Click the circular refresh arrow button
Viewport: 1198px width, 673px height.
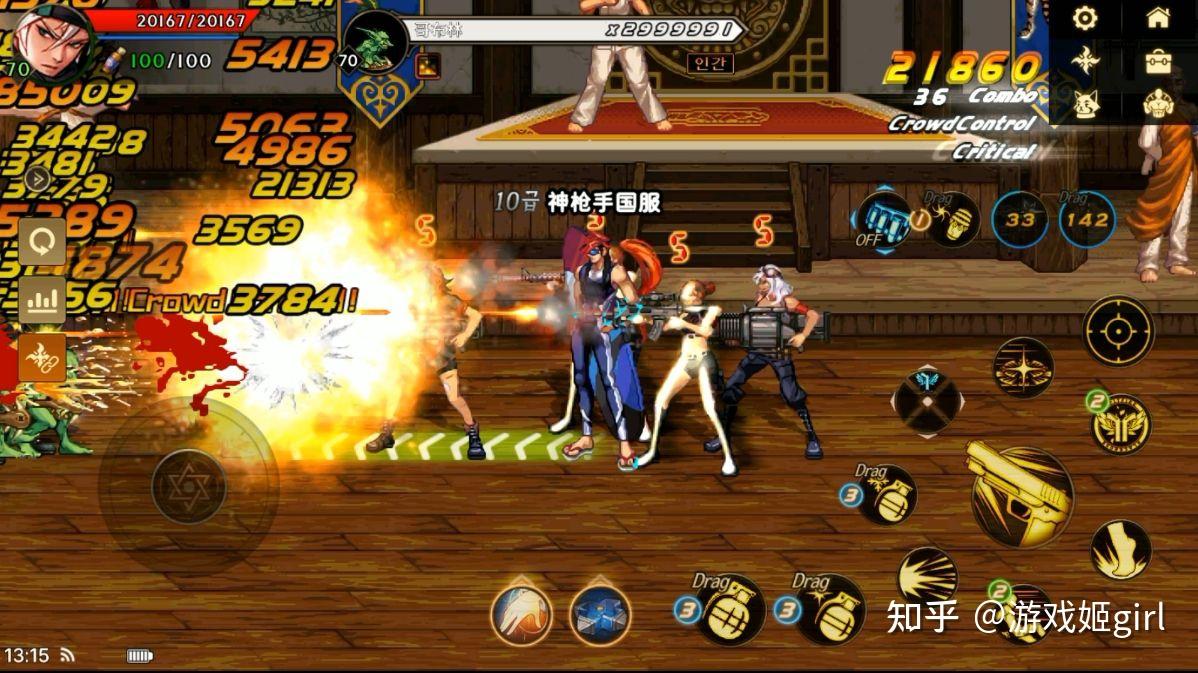pos(42,242)
